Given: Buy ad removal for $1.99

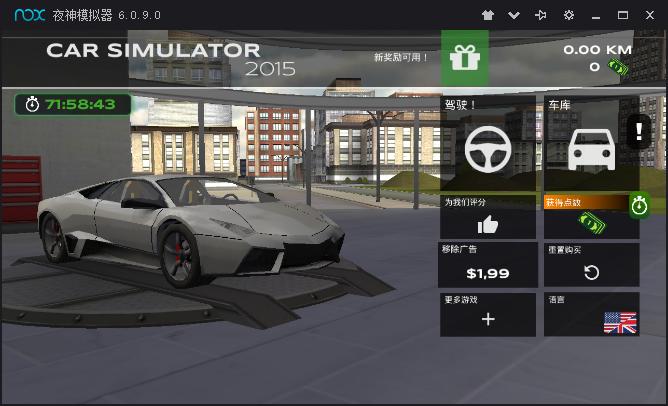Looking at the screenshot, I should [x=488, y=266].
